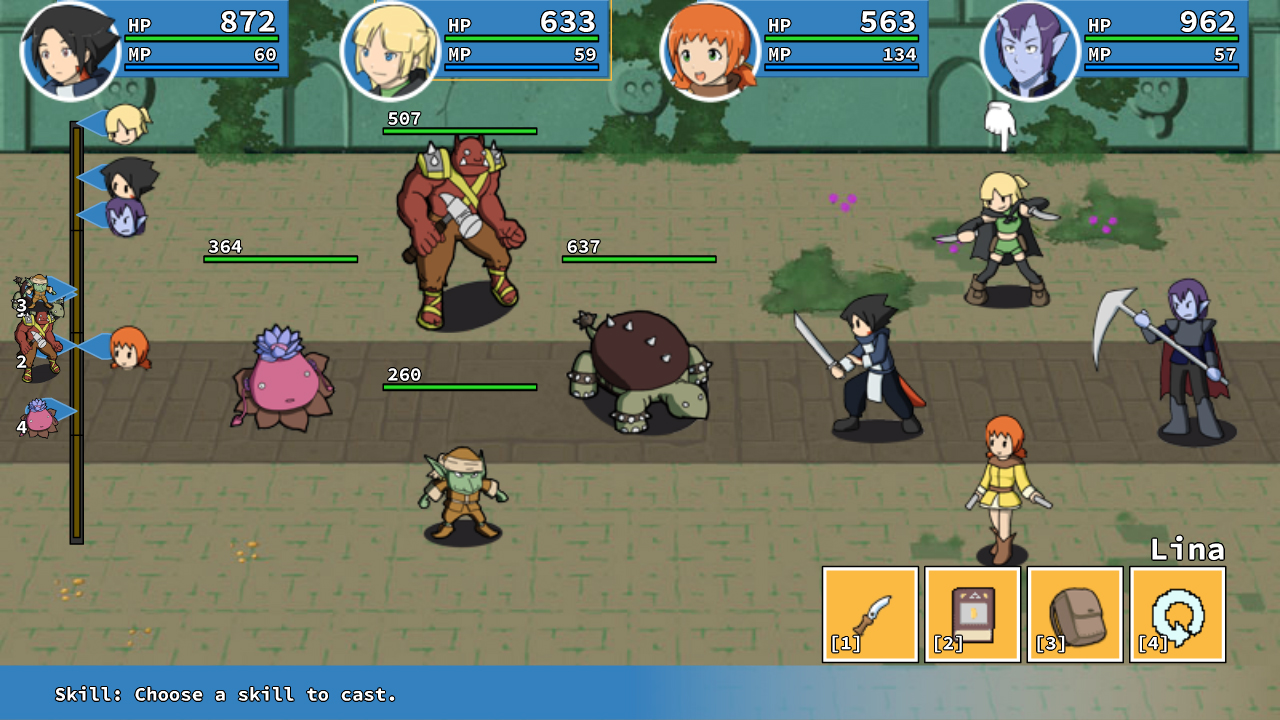Click the goblin marker labeled 3 on timeline
Image resolution: width=1280 pixels, height=720 pixels.
tap(42, 288)
